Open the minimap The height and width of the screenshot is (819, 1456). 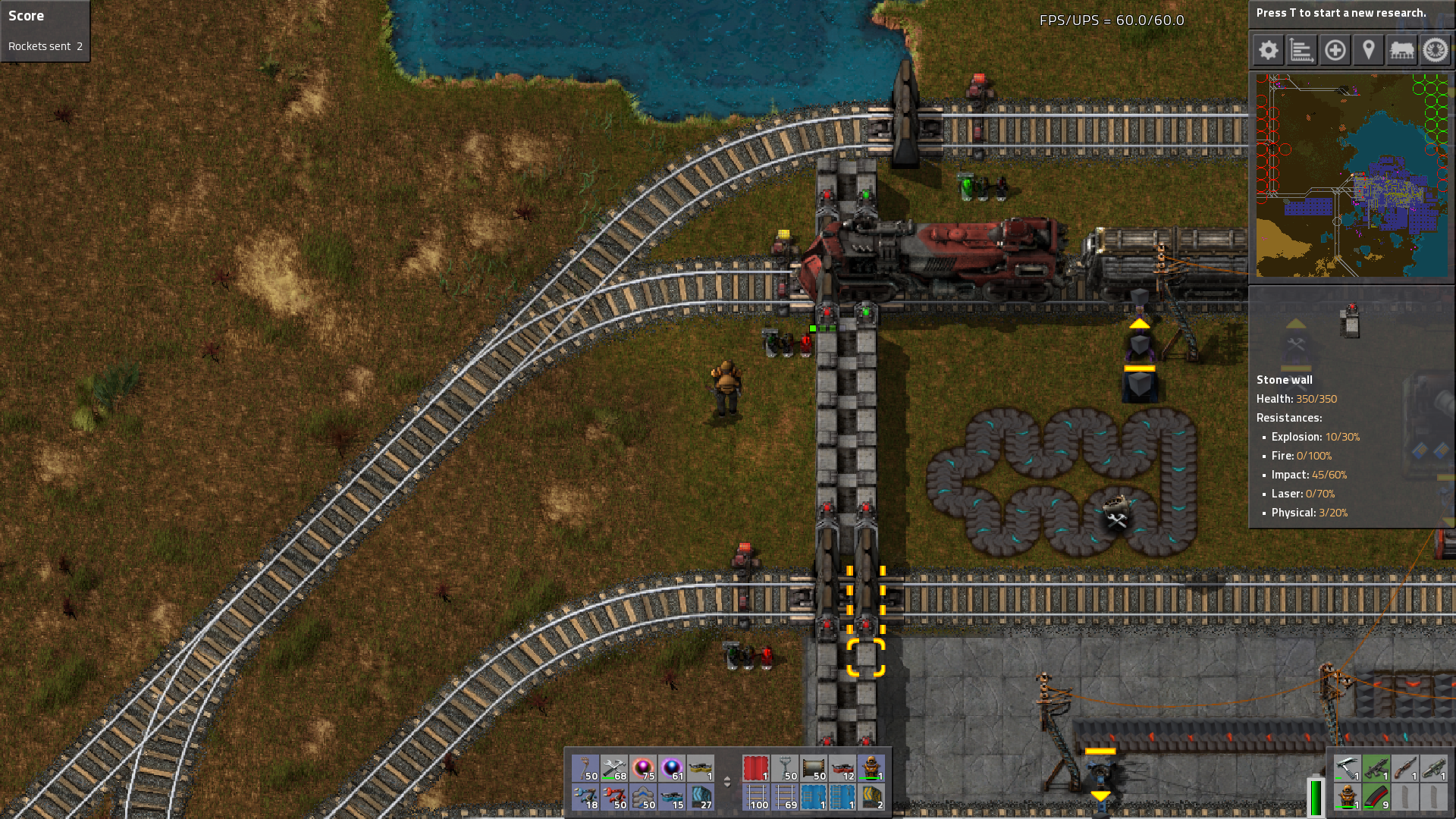click(1351, 175)
